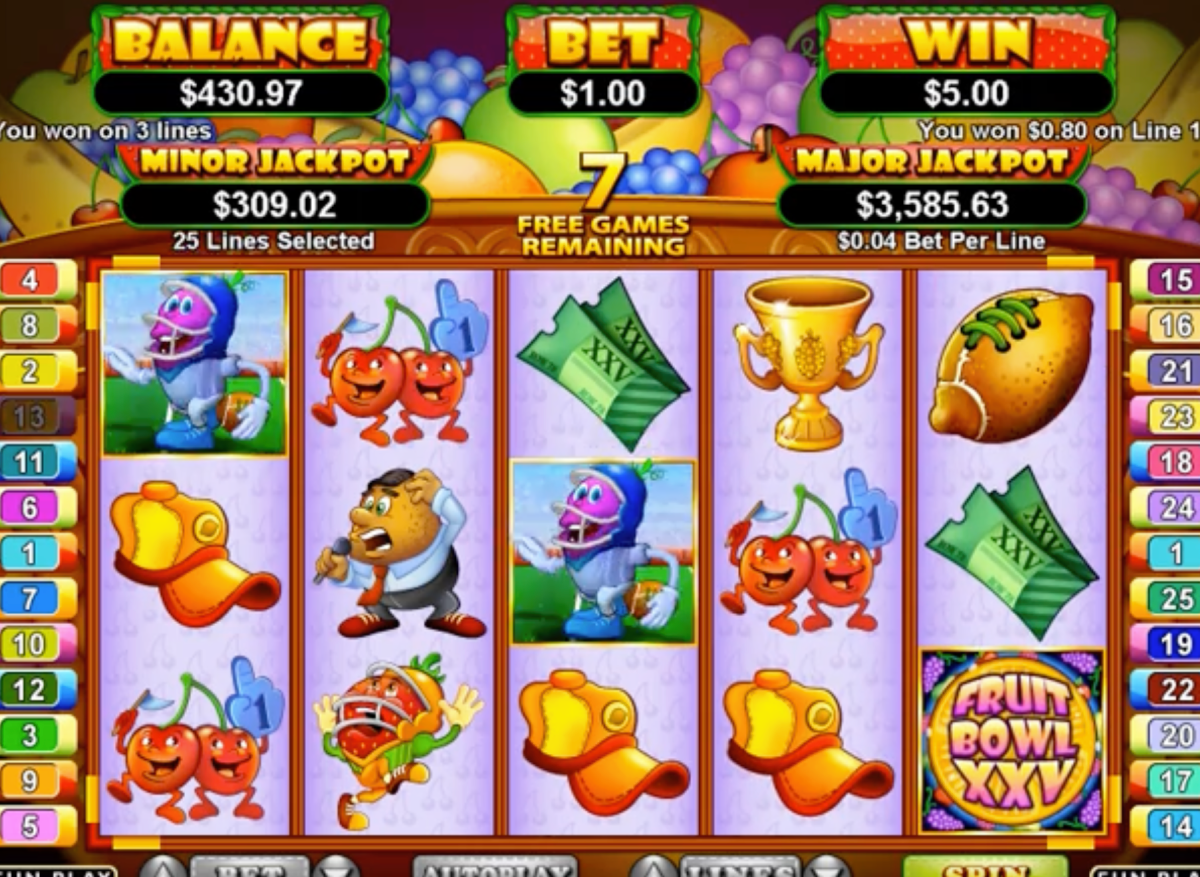1200x877 pixels.
Task: Decrease the bet with the down arrow
Action: pos(337,868)
